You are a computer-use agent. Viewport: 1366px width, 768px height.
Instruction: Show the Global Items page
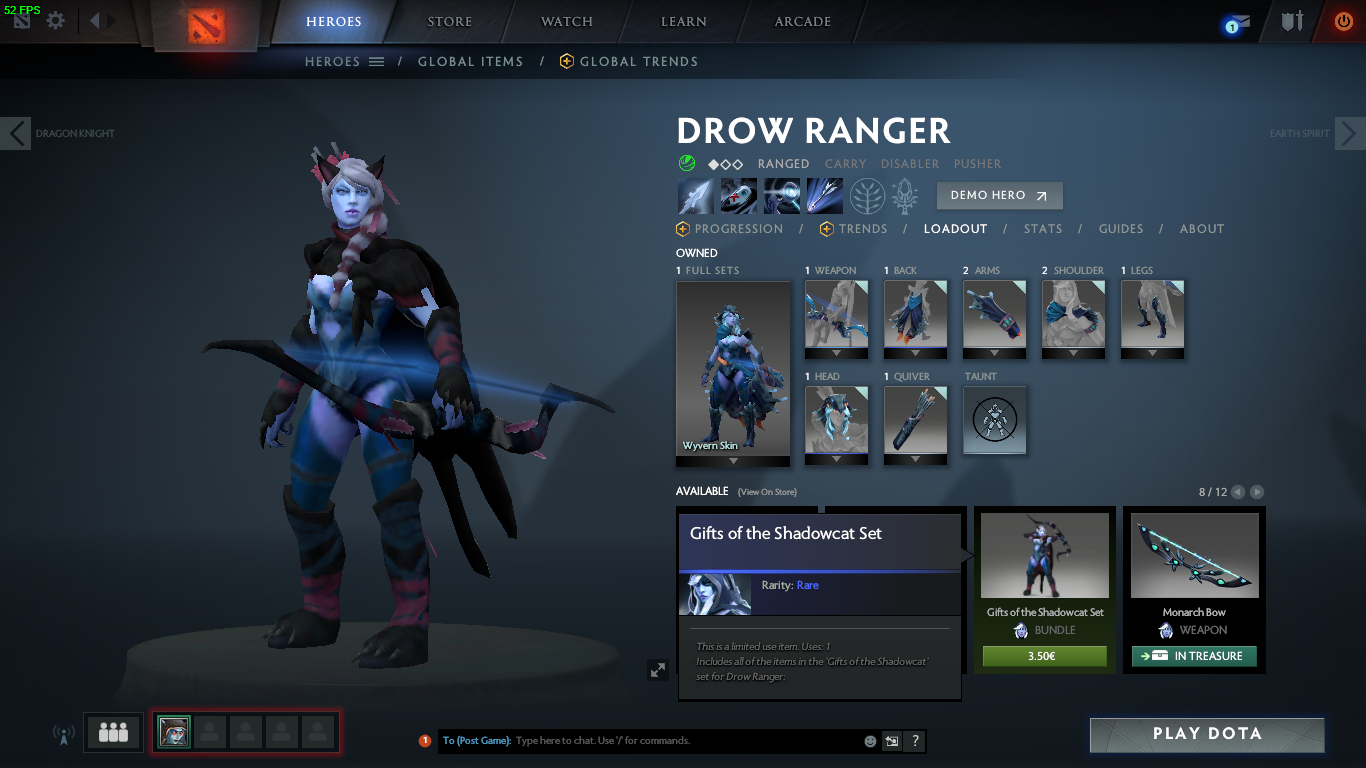[470, 62]
